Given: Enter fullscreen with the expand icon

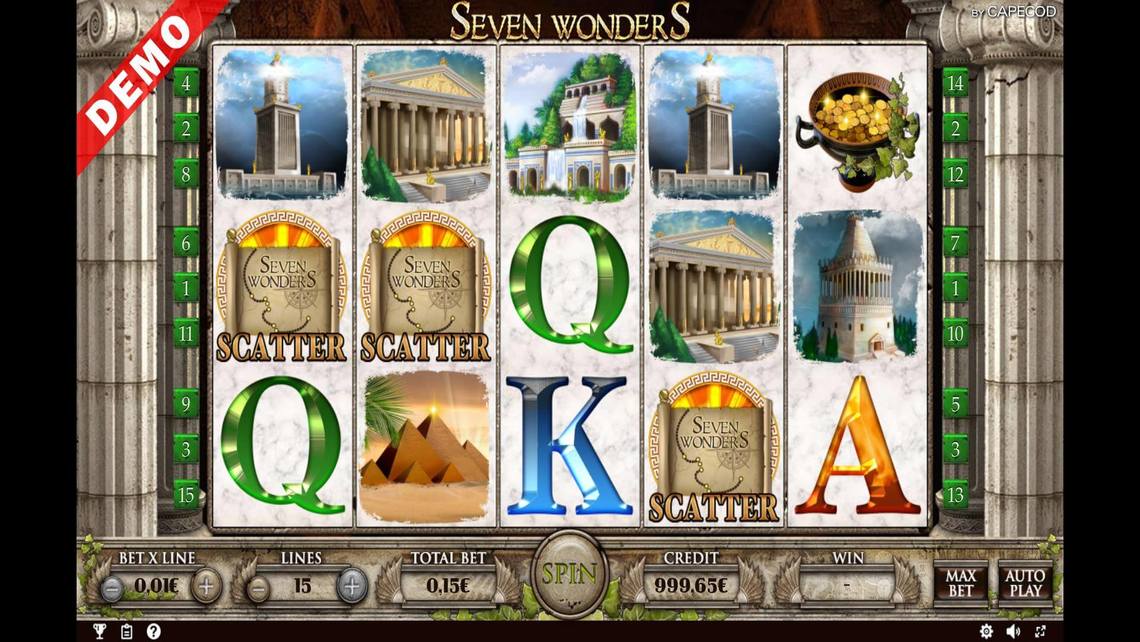Looking at the screenshot, I should point(1040,631).
